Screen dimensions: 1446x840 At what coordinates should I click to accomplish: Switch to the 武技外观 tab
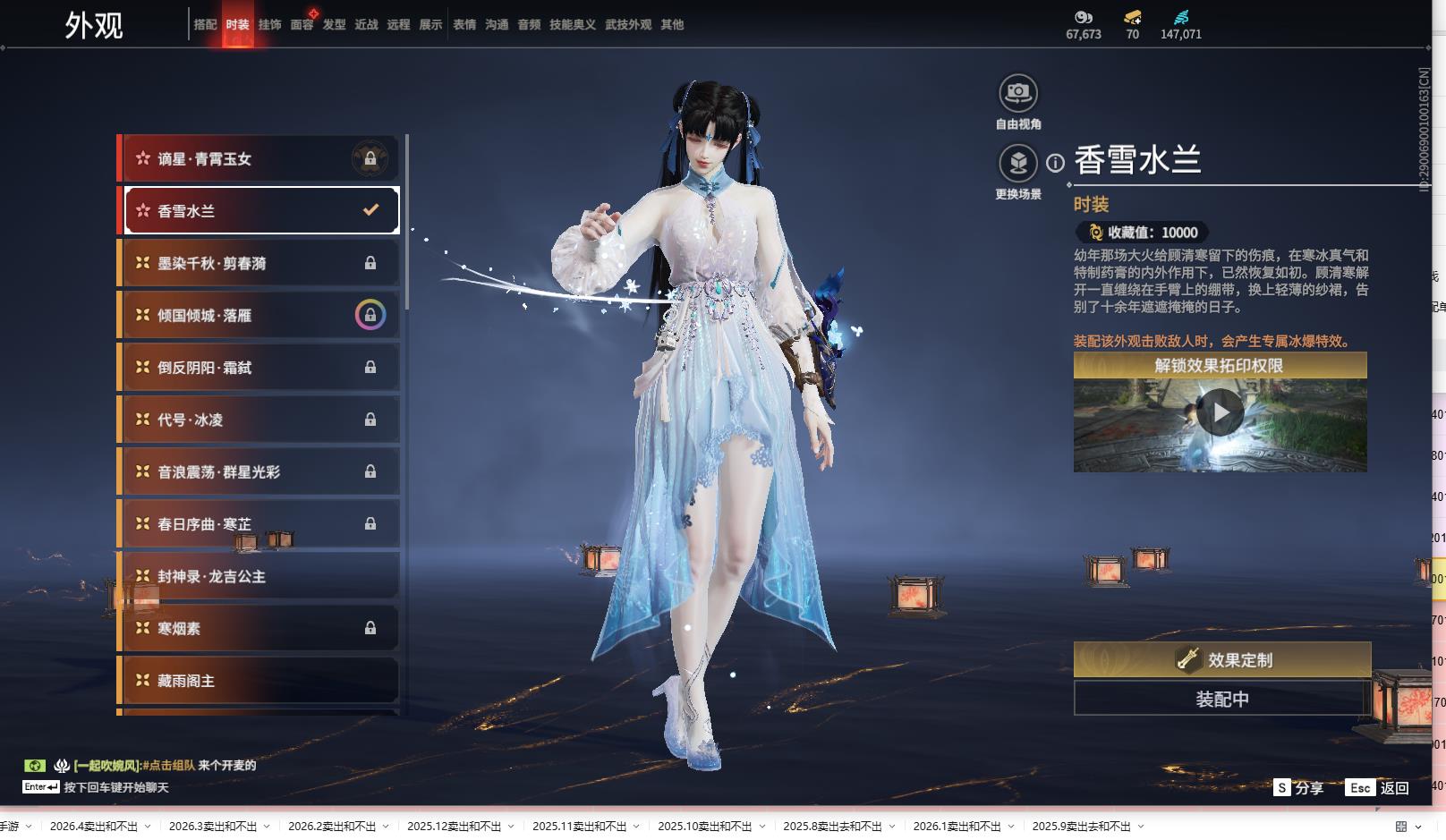[627, 25]
